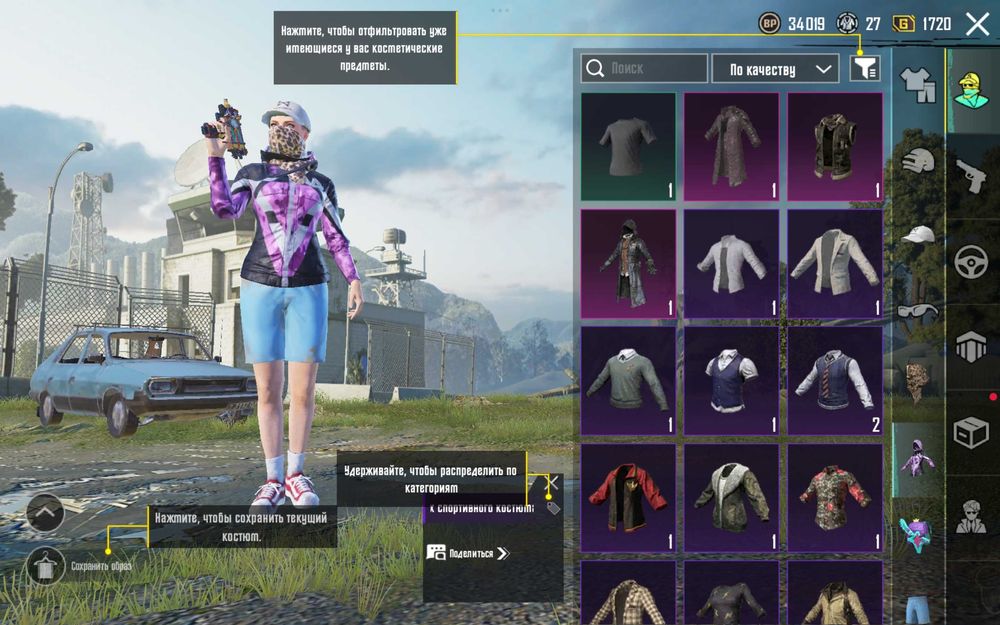Show the white cap headwear category

point(918,236)
